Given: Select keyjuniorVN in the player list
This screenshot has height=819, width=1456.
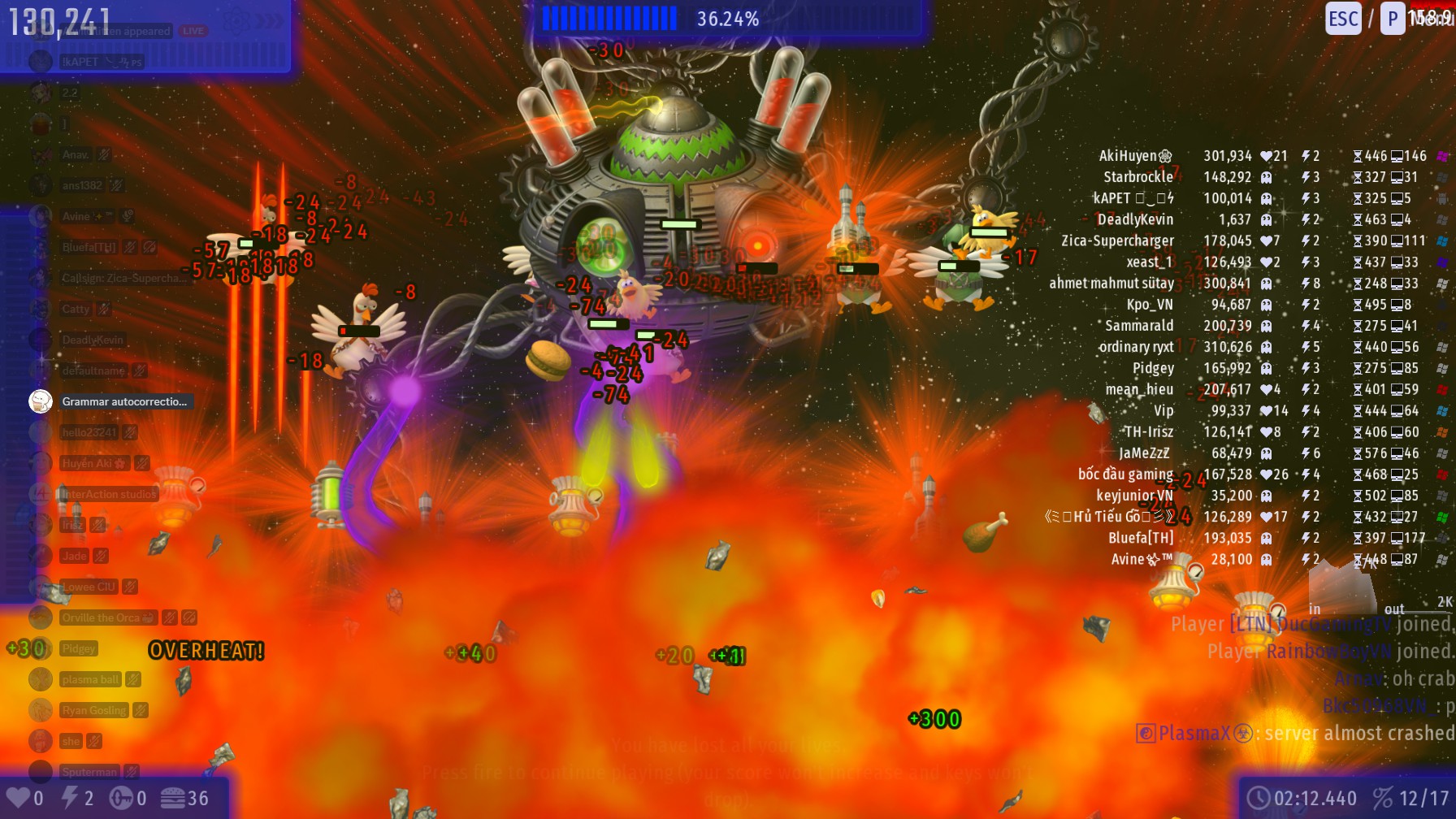Looking at the screenshot, I should point(1134,496).
